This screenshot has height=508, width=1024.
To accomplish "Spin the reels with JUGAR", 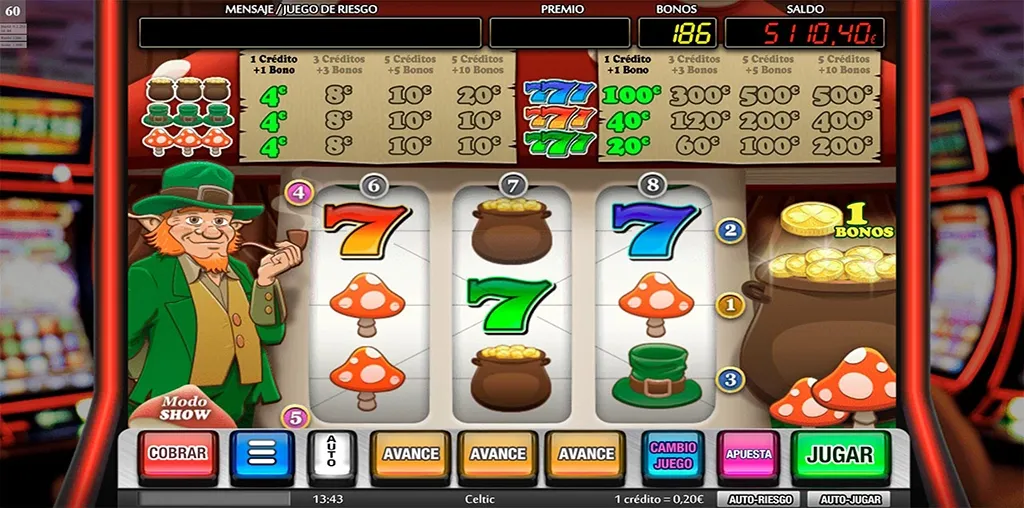I will point(840,455).
